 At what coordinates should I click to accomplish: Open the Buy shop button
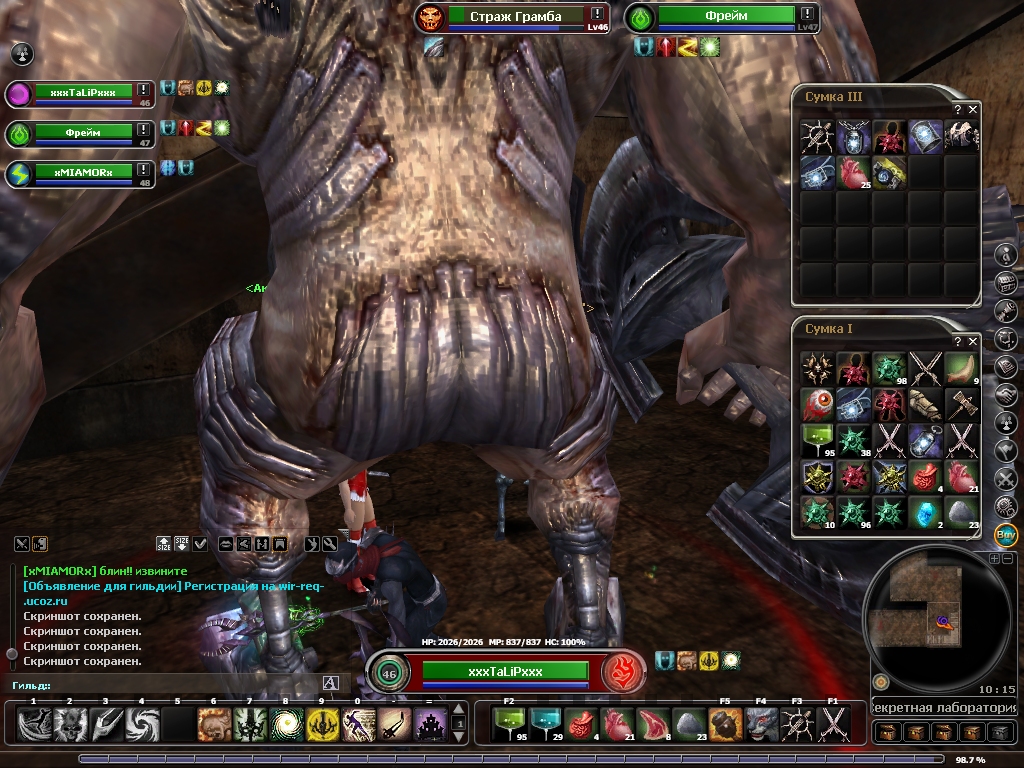point(1006,532)
